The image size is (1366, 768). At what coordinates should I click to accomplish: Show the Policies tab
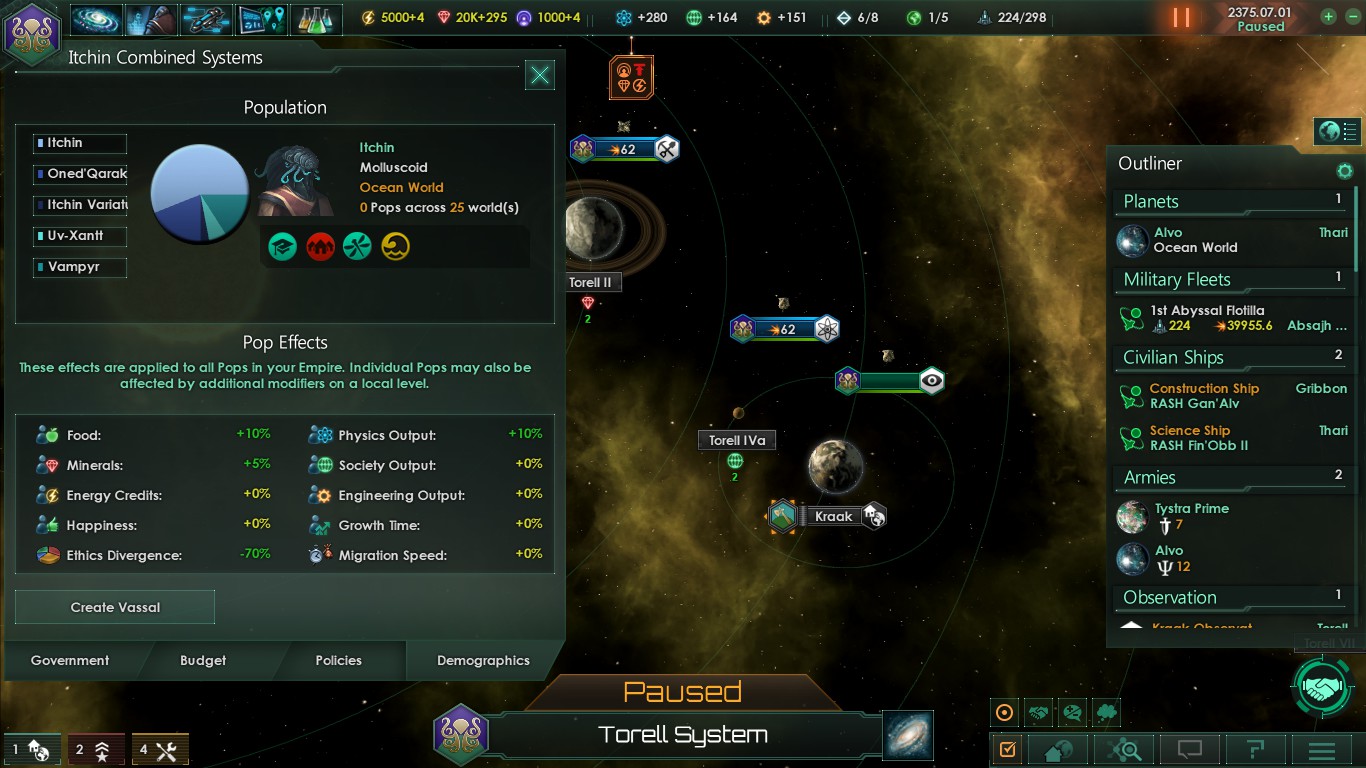[338, 660]
